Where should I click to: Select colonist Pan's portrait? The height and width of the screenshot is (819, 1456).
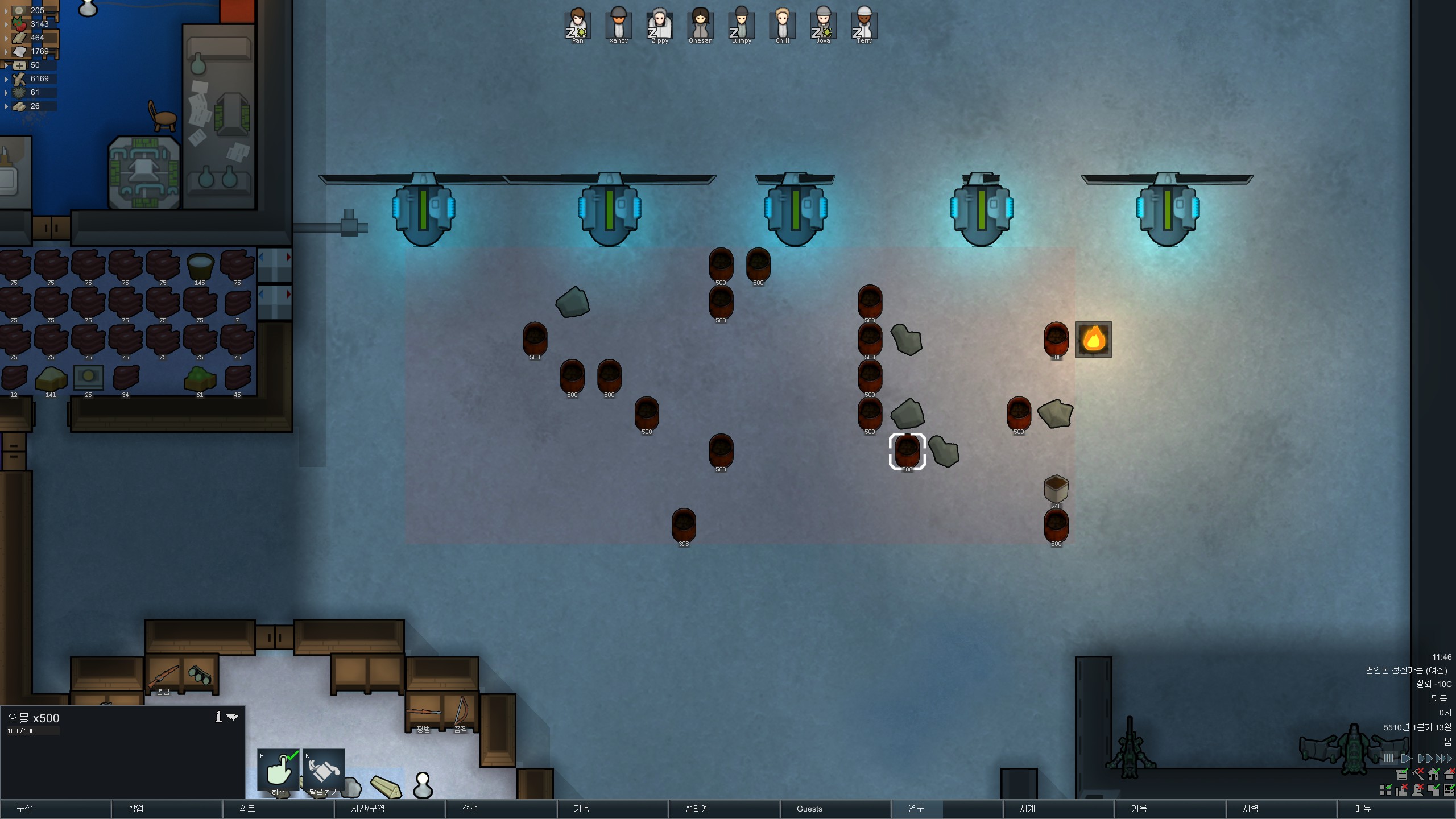pos(577,24)
